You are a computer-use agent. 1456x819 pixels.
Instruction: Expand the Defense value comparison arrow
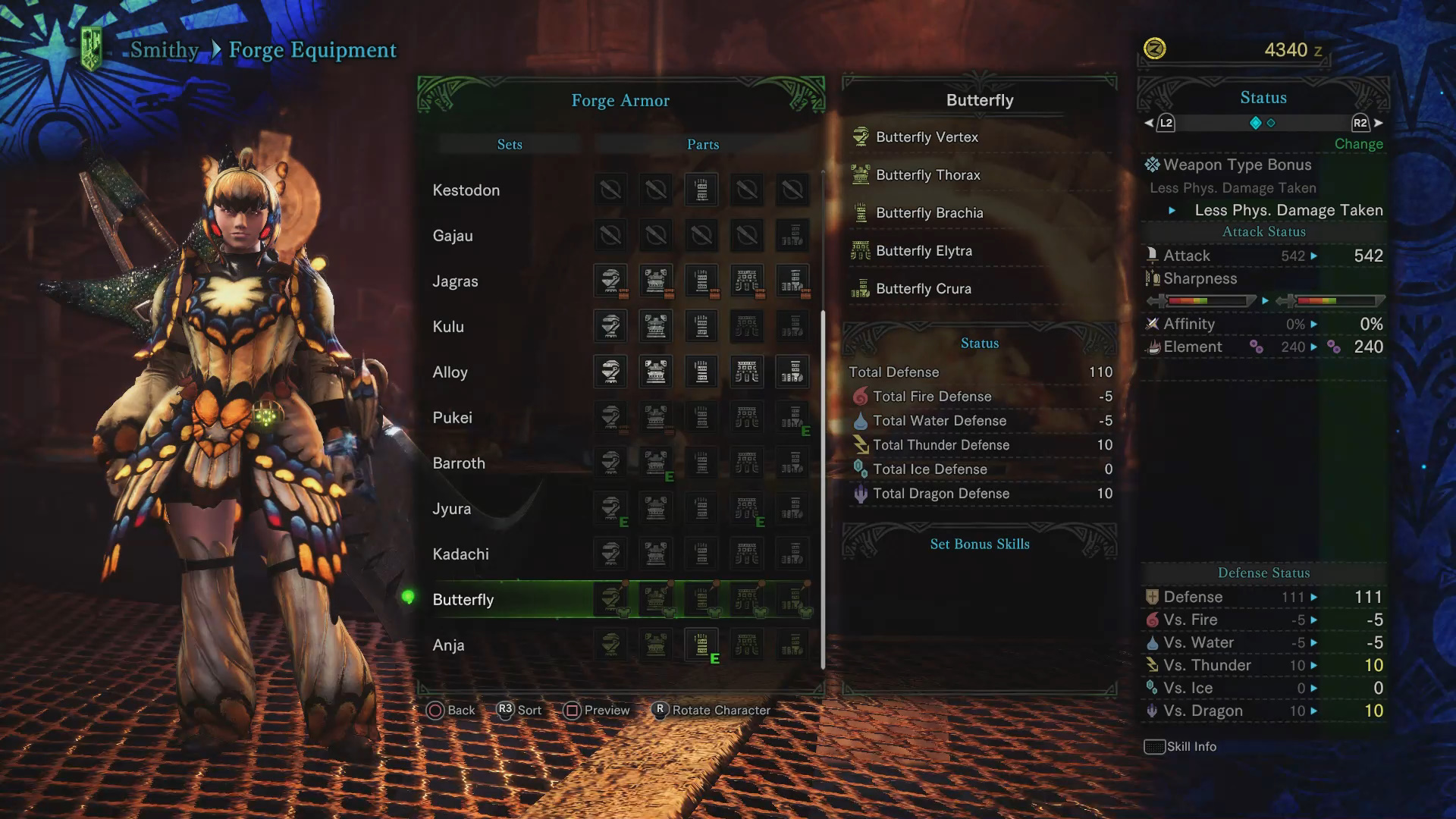pos(1314,597)
